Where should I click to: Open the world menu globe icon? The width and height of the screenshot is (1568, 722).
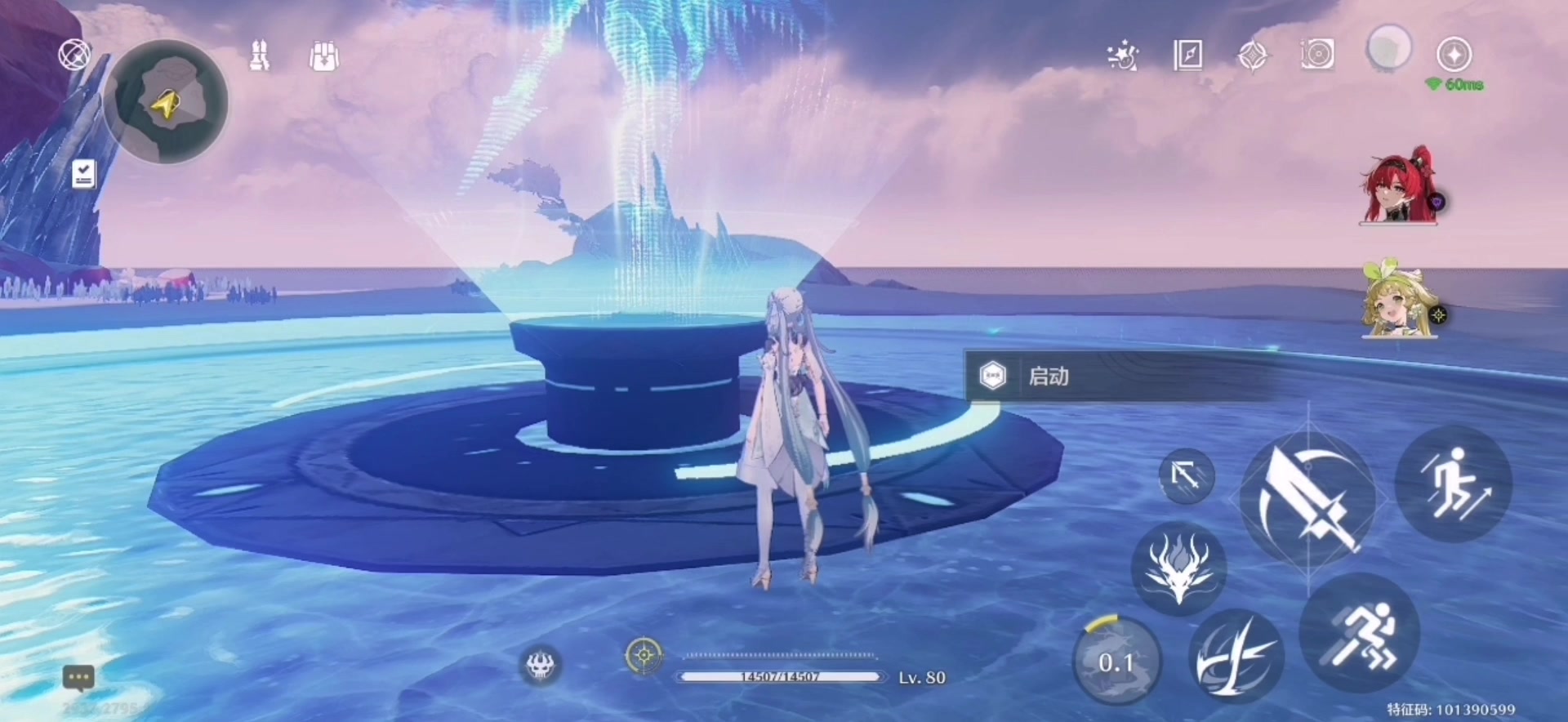pos(74,56)
